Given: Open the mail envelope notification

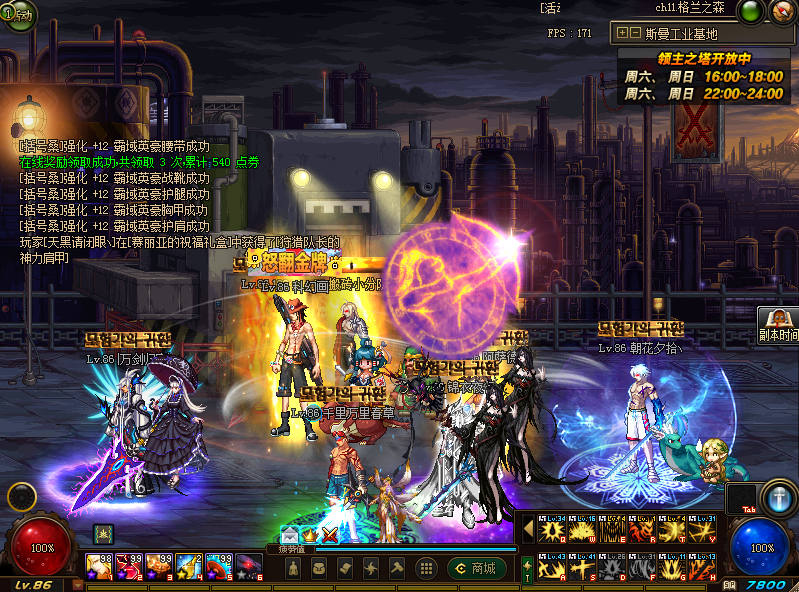Looking at the screenshot, I should (x=289, y=536).
